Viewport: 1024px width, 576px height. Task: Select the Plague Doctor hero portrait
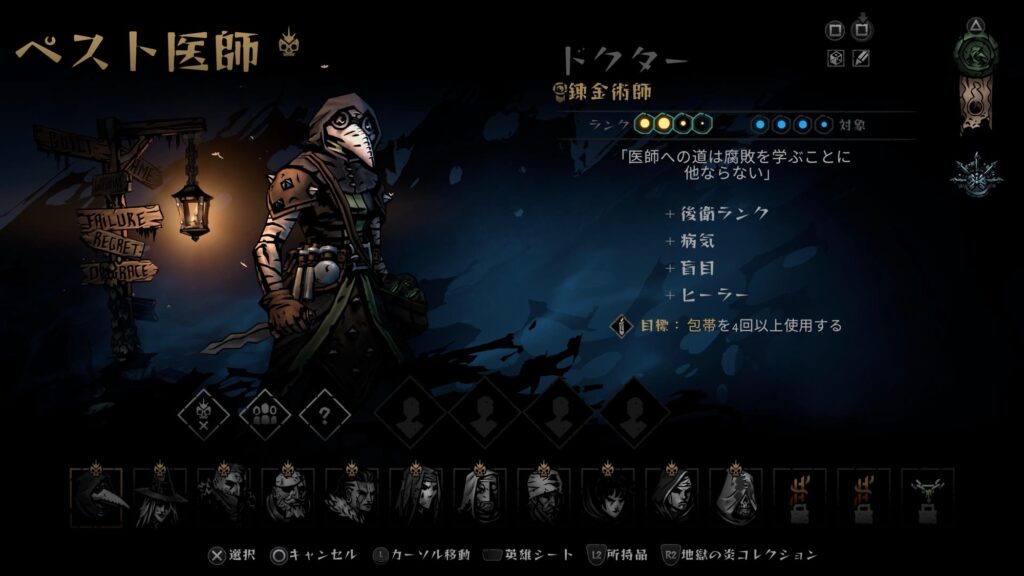coord(97,496)
